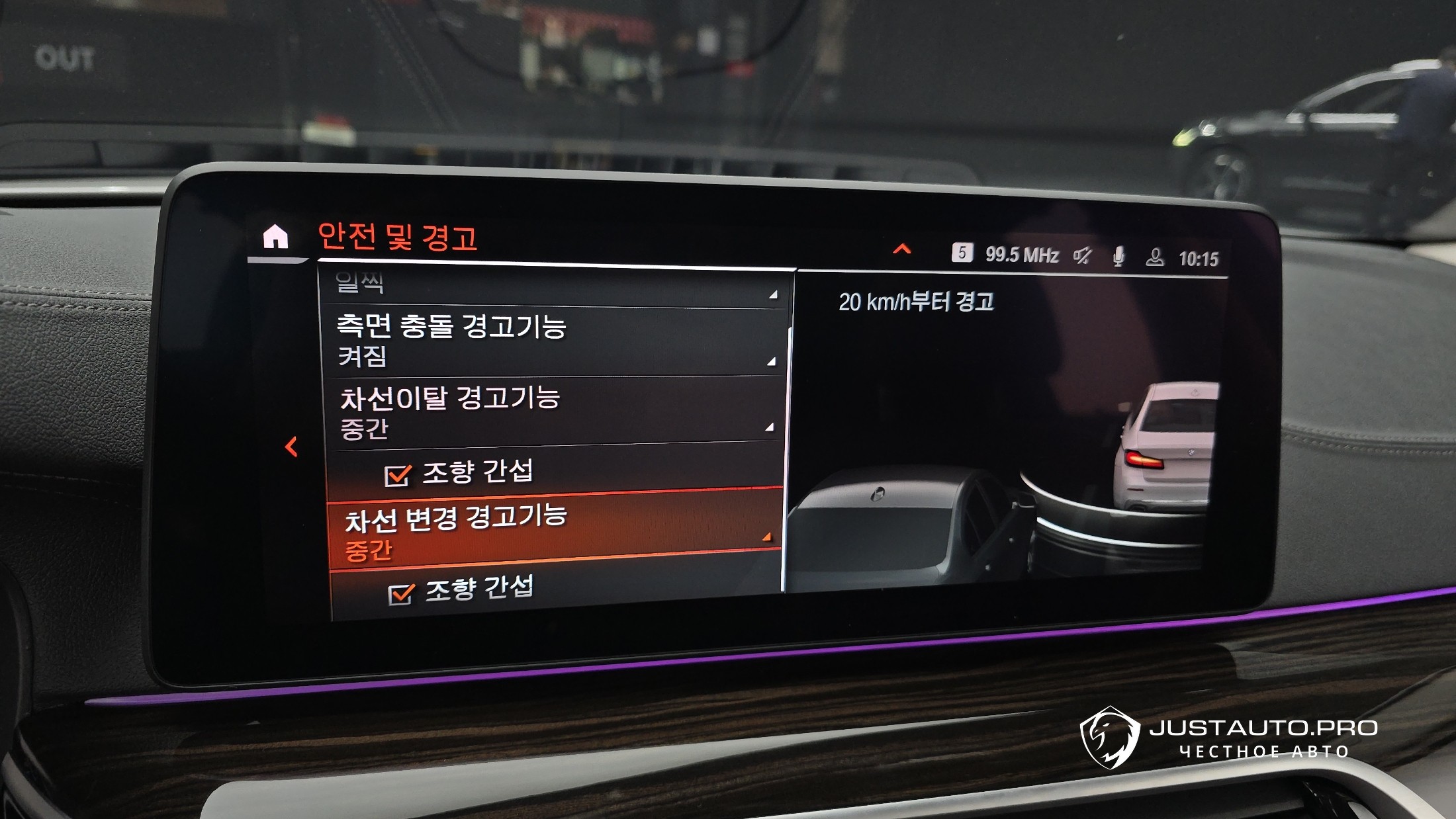
Task: Activate the microphone voice icon
Action: (x=1118, y=257)
